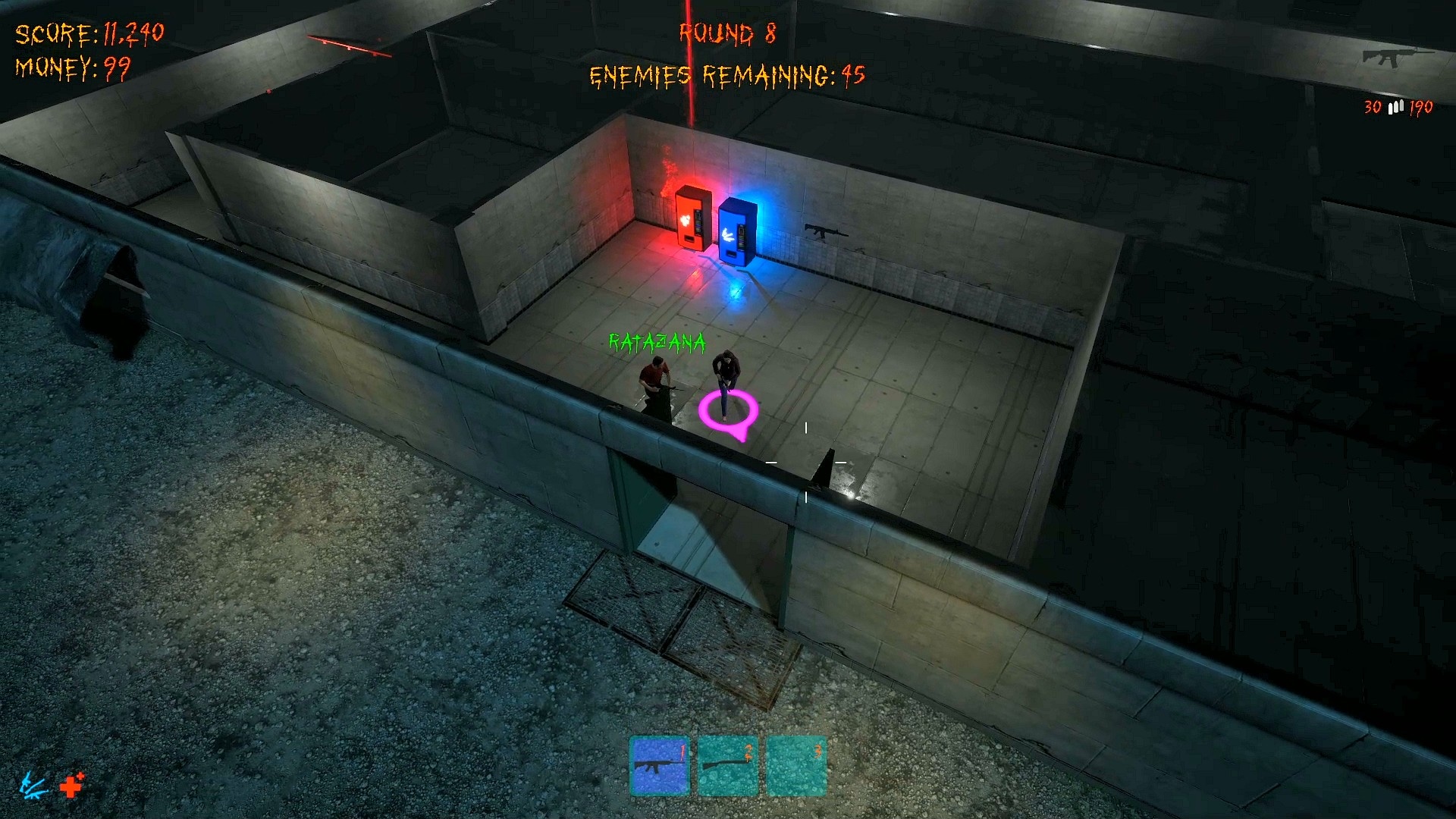
Task: Click the MONEY: 99 display
Action: click(74, 68)
